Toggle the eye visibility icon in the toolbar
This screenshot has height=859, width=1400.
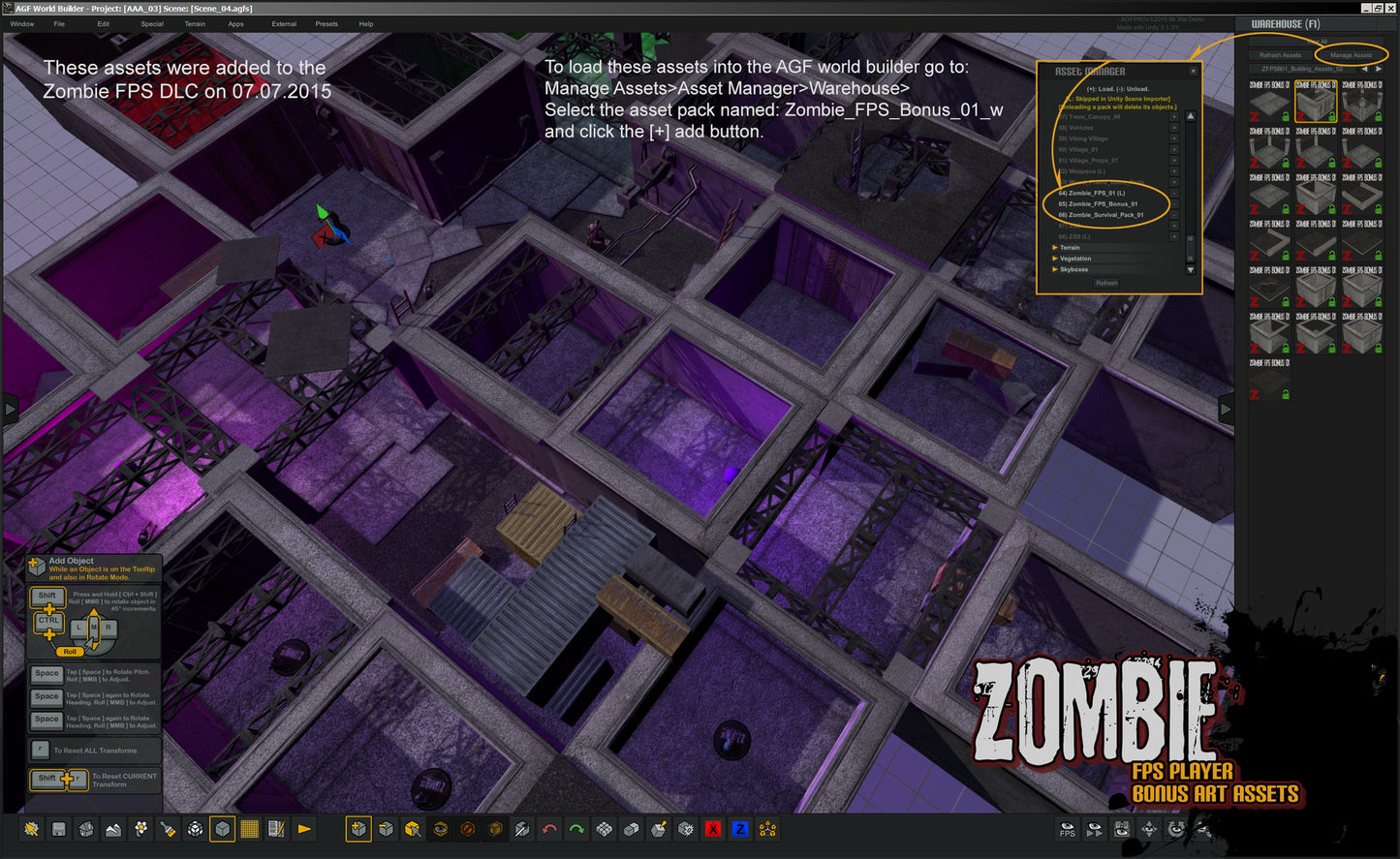pos(440,829)
